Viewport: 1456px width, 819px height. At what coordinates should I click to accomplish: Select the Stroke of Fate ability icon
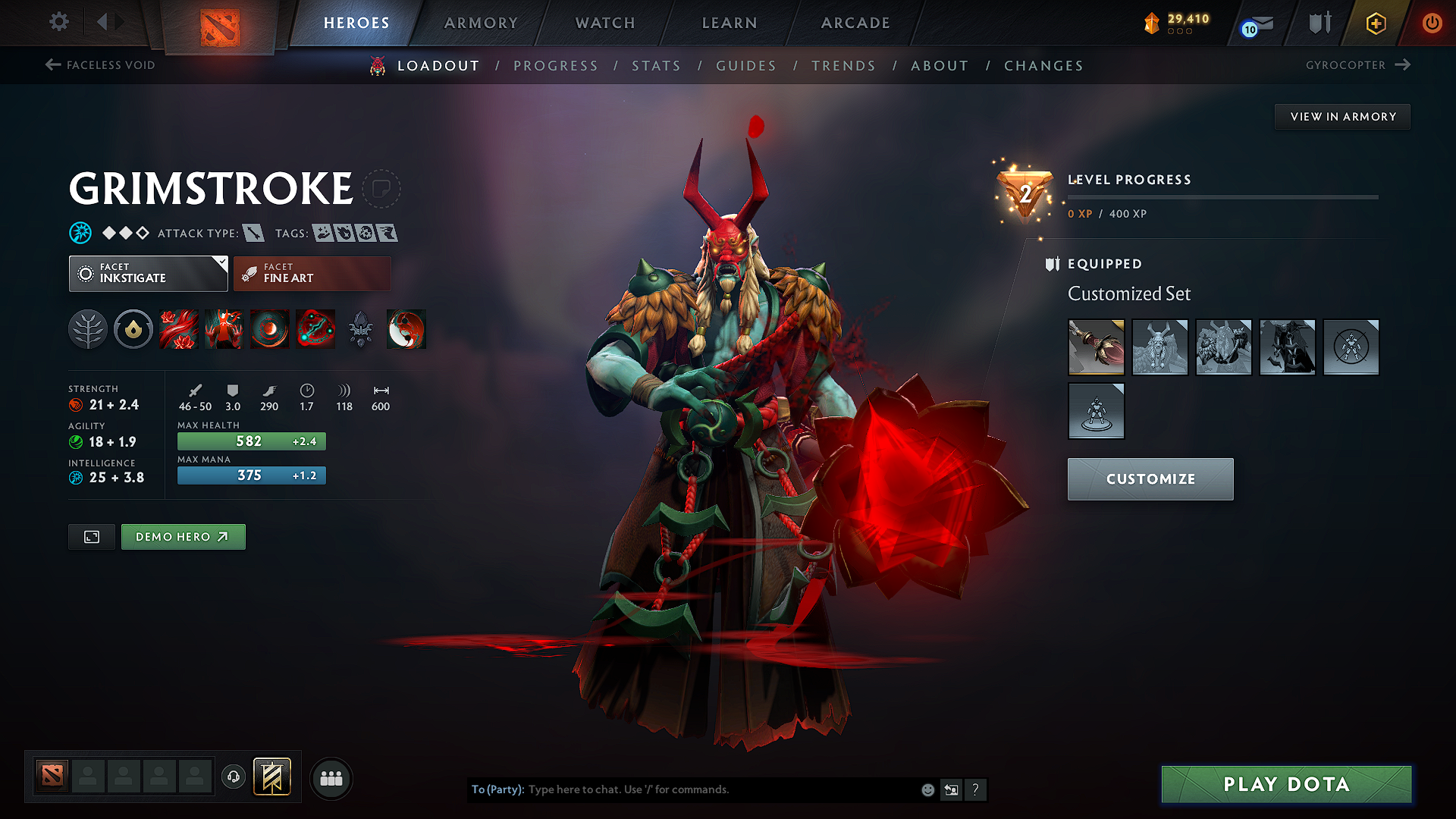179,329
